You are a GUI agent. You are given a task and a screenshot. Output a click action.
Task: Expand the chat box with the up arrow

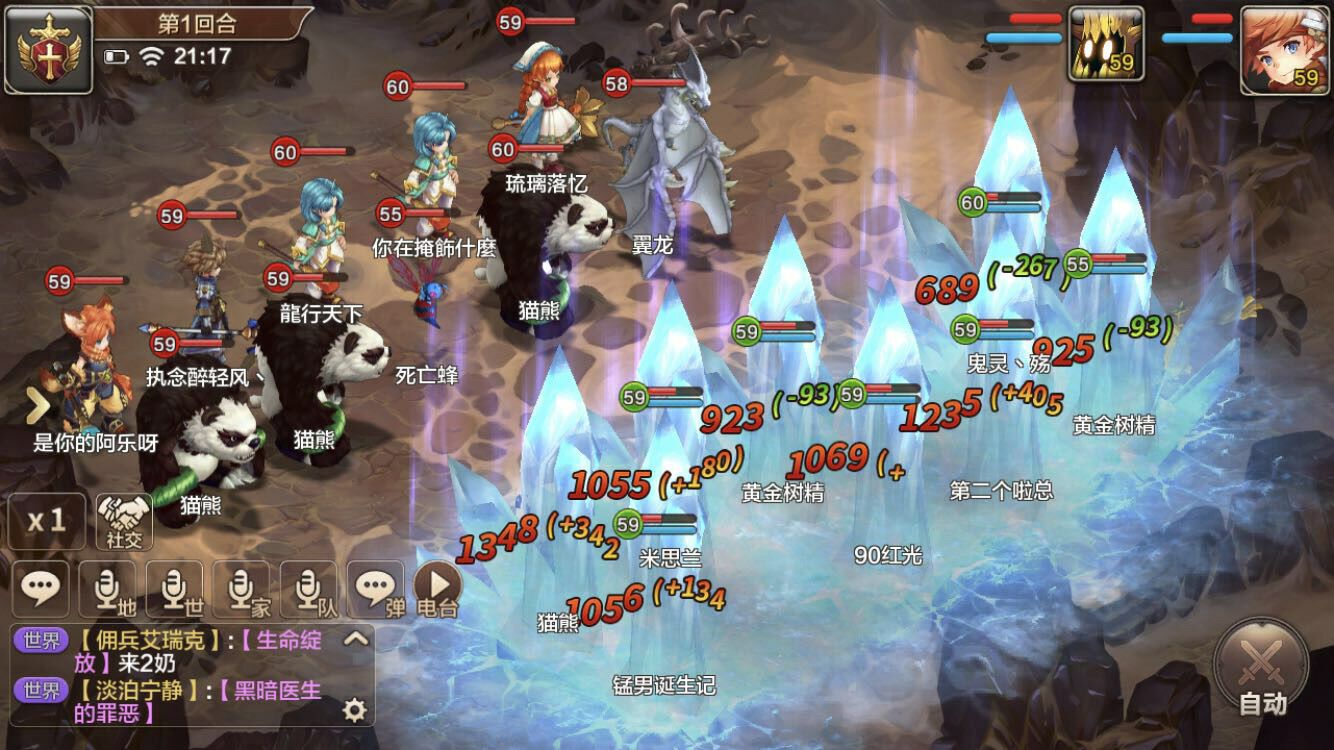355,639
